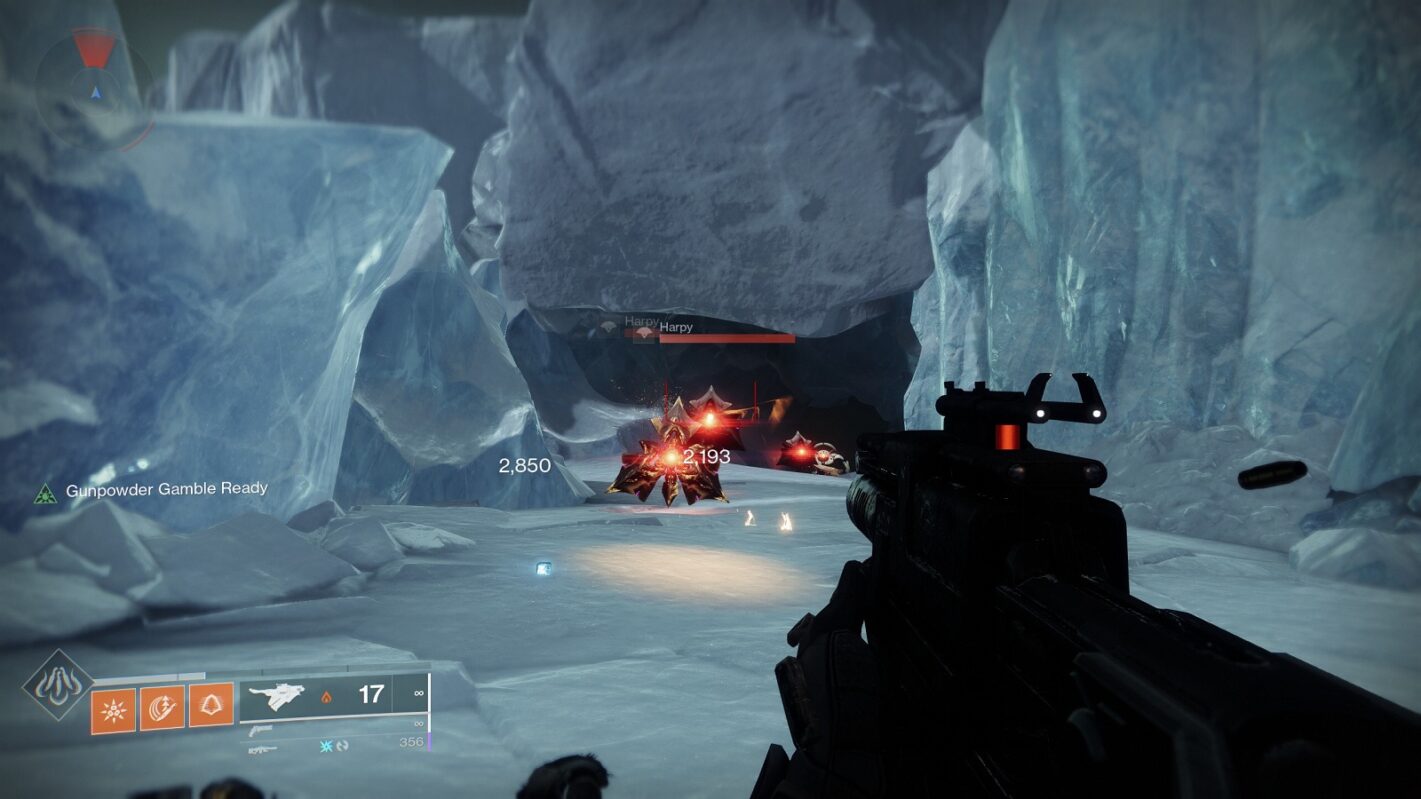Viewport: 1421px width, 799px height.
Task: Click the radar in the corner
Action: pyautogui.click(x=95, y=88)
